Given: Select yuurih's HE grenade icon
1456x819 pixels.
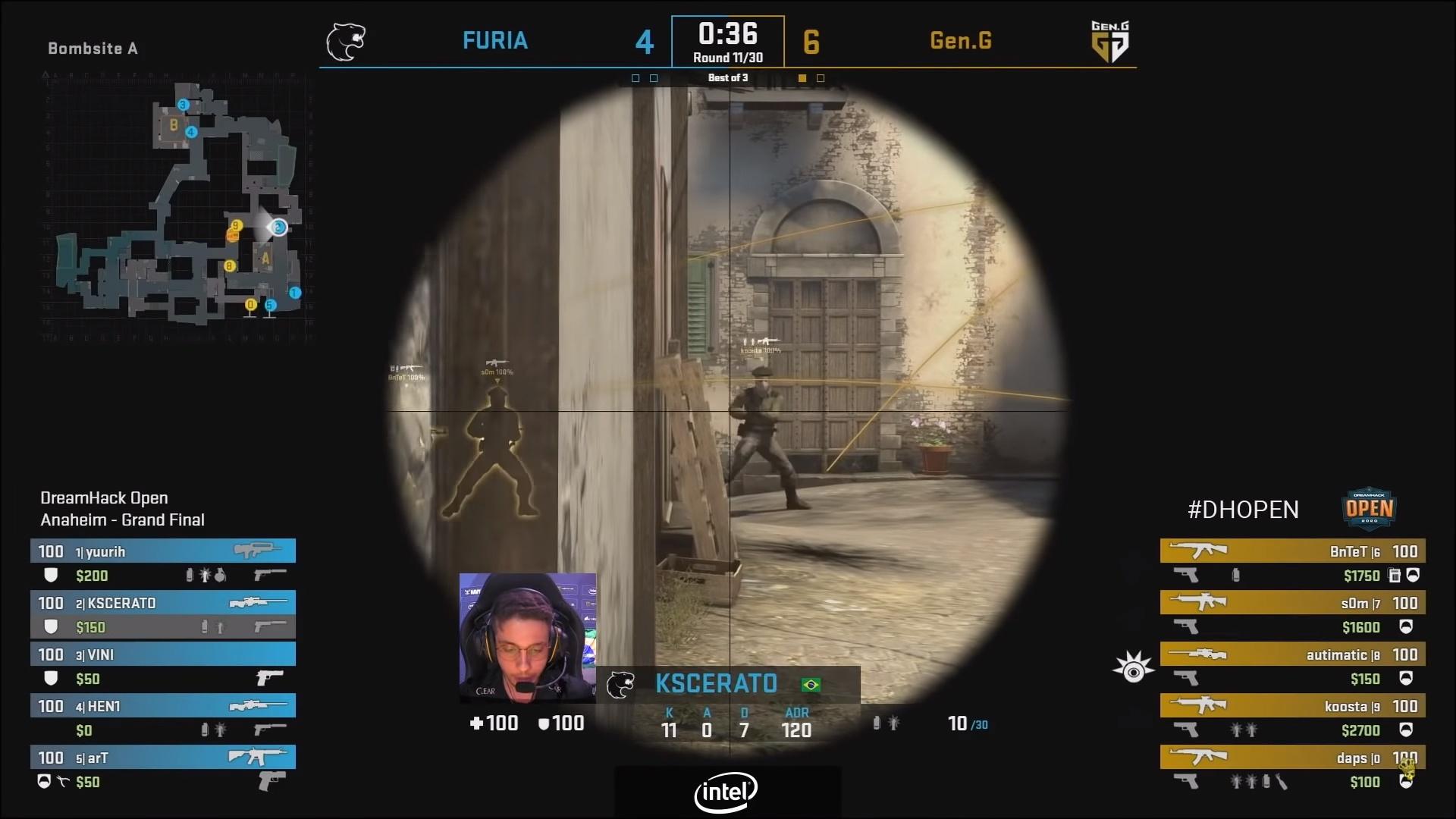Looking at the screenshot, I should [x=221, y=576].
